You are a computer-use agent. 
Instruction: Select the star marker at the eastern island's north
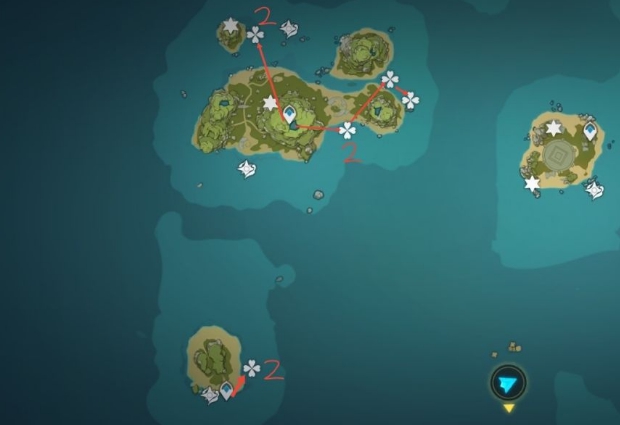point(554,128)
